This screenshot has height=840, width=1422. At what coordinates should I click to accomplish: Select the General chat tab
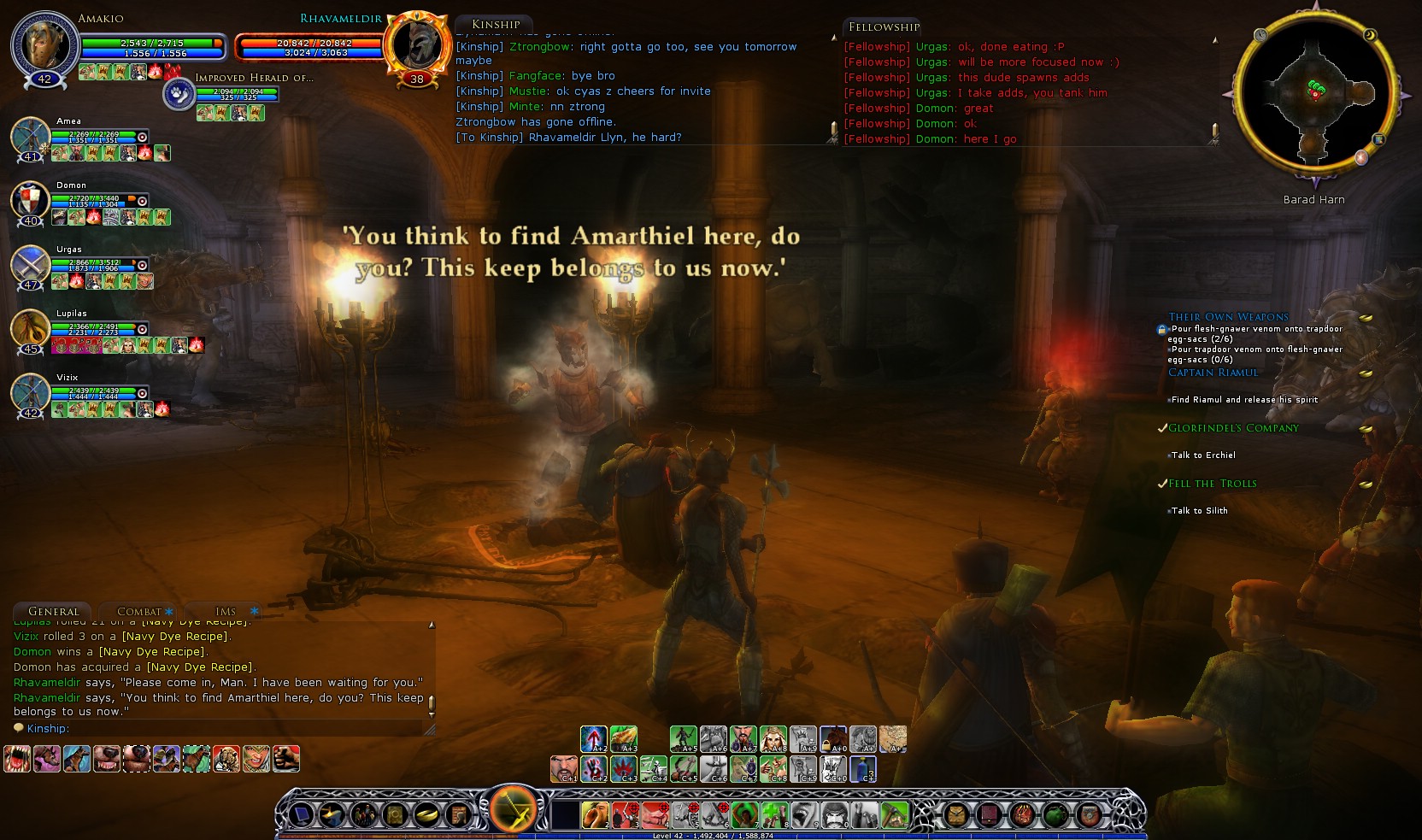(53, 612)
